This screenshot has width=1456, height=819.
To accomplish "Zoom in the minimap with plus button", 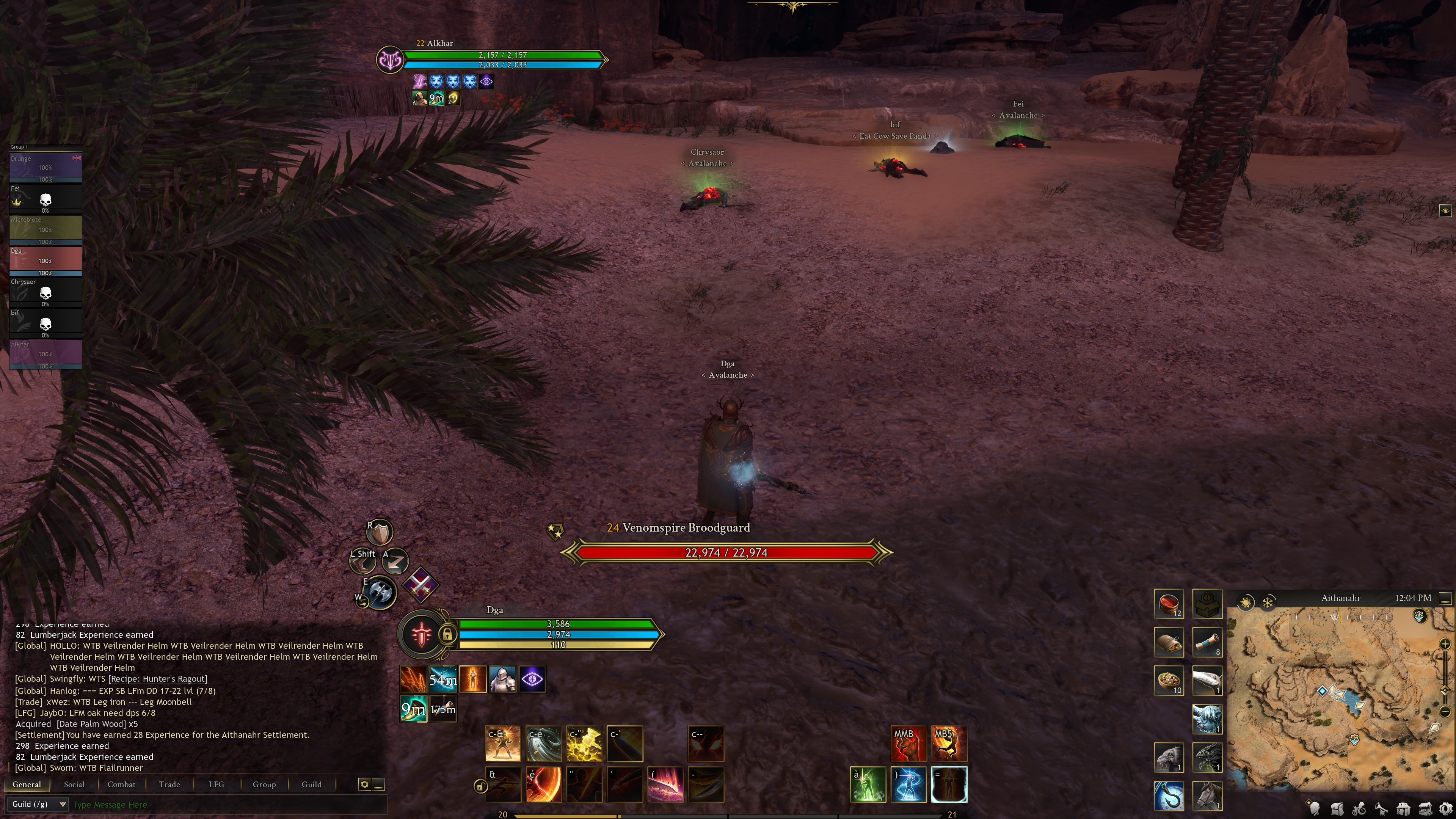I will 1445,644.
